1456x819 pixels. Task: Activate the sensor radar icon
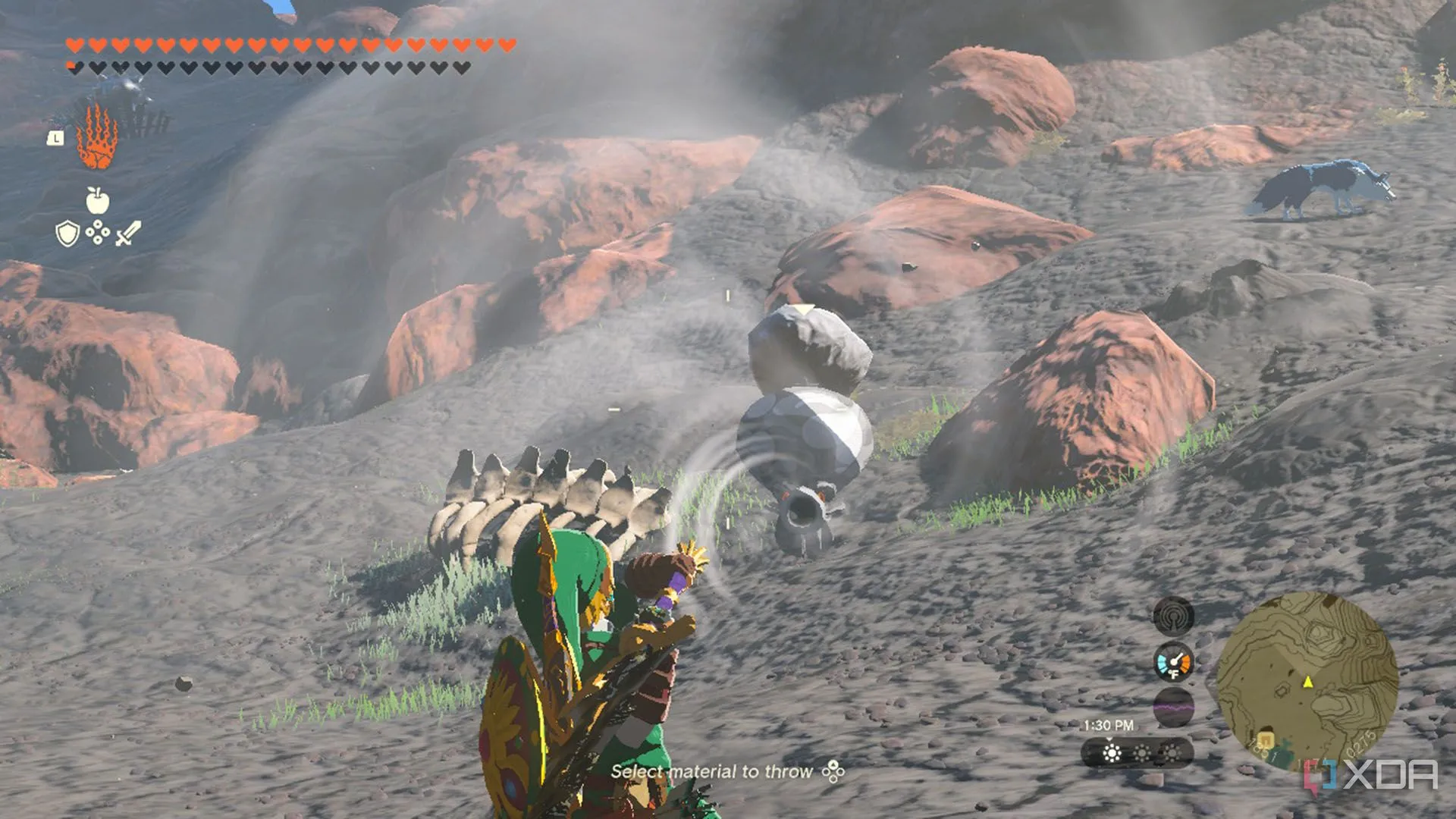[1173, 616]
